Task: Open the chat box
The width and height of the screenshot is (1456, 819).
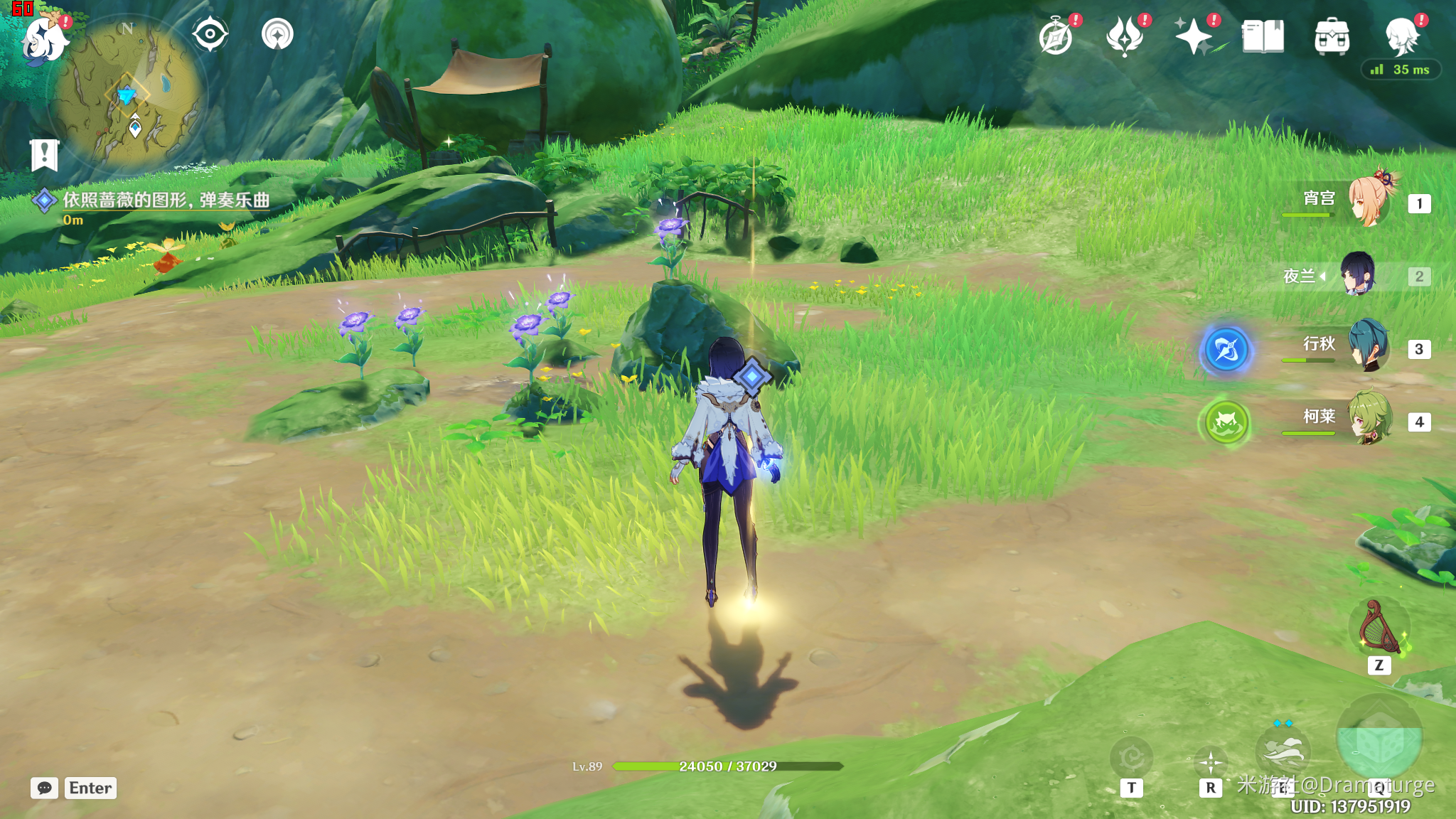Action: (44, 788)
